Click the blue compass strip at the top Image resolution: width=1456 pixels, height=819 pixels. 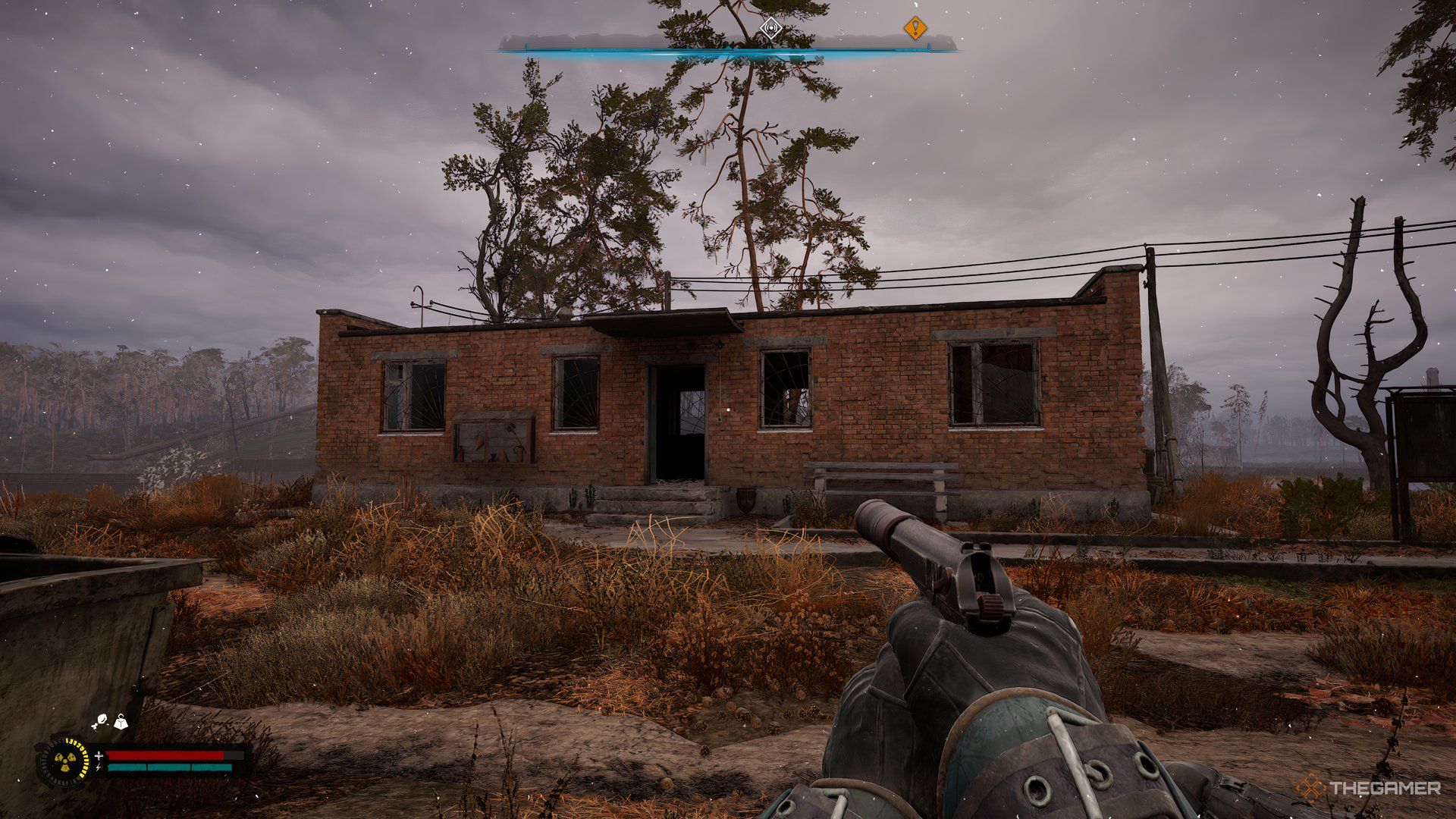point(728,51)
